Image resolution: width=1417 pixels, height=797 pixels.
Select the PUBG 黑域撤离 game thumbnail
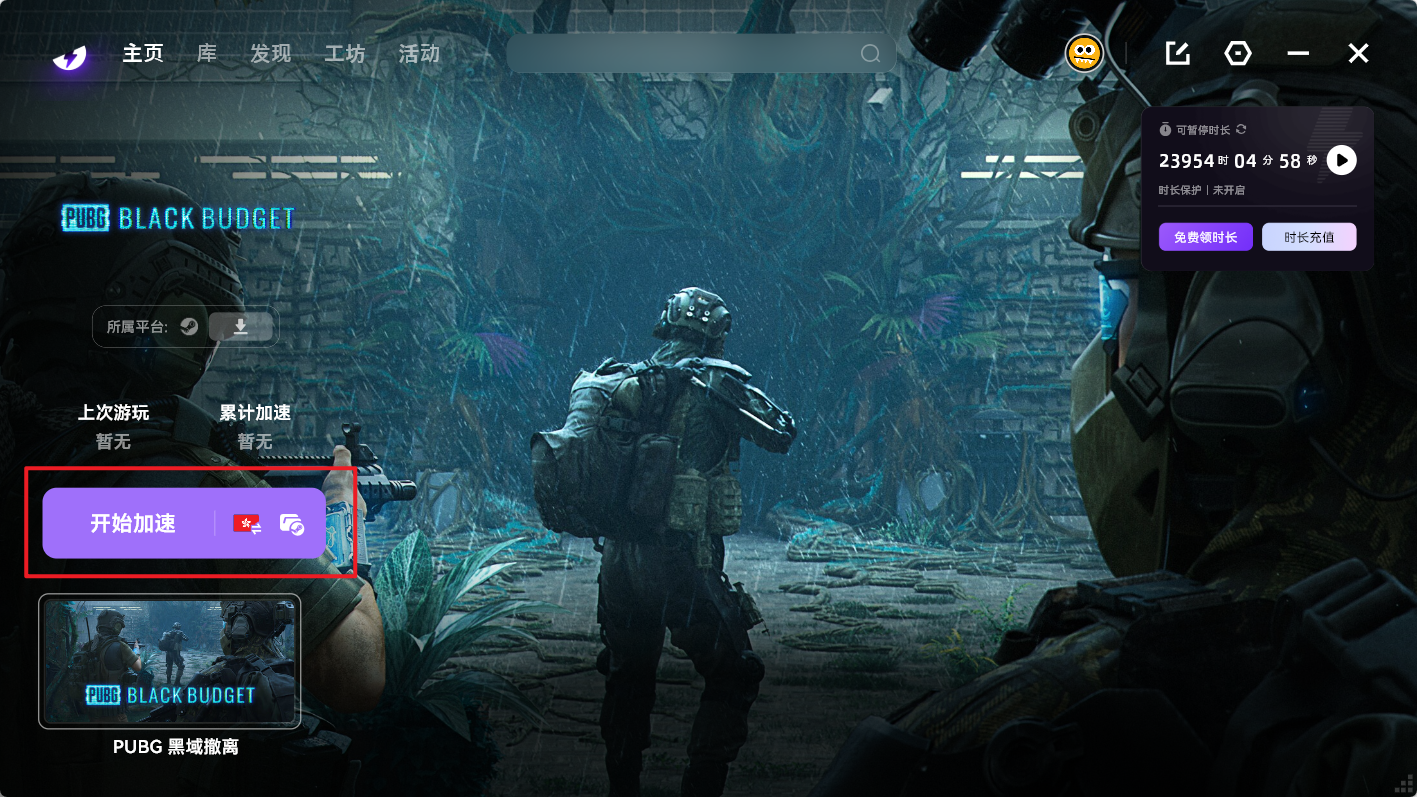click(x=169, y=661)
